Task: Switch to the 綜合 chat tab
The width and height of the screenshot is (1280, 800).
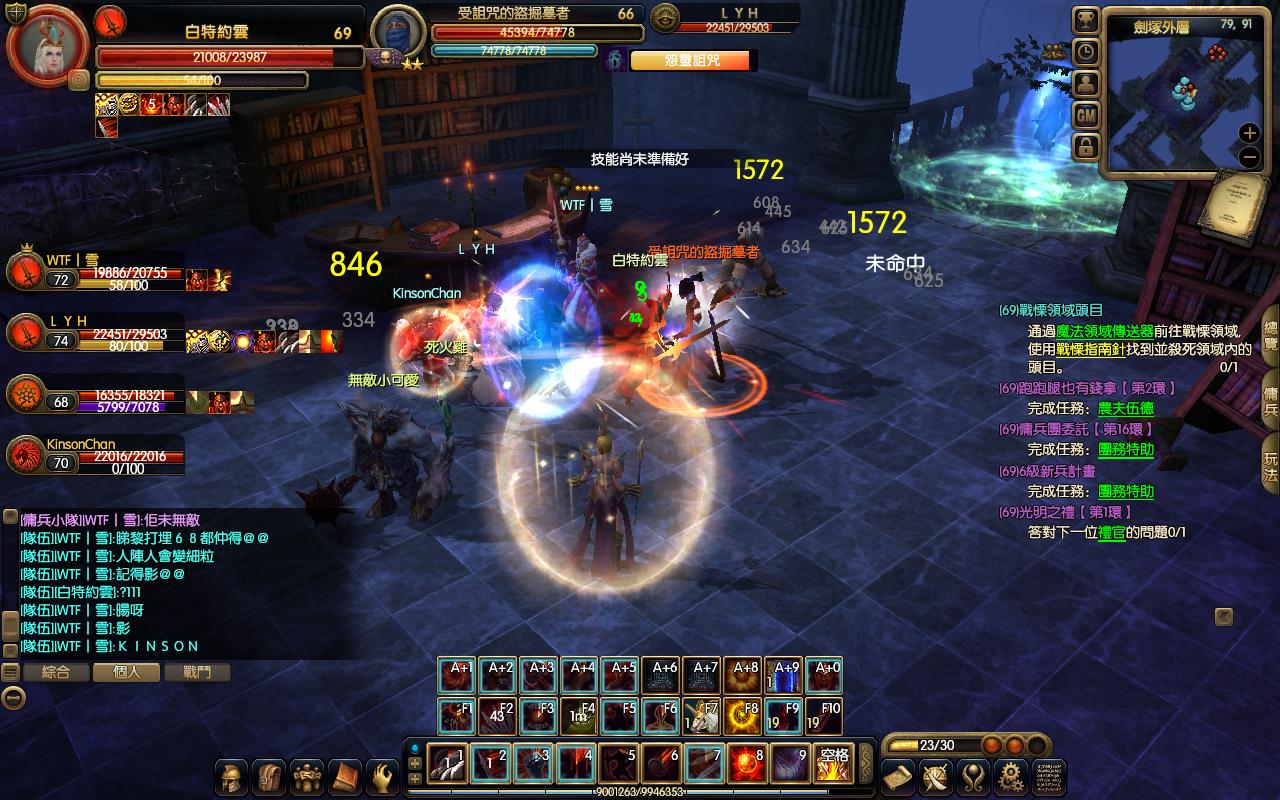Action: [x=56, y=673]
